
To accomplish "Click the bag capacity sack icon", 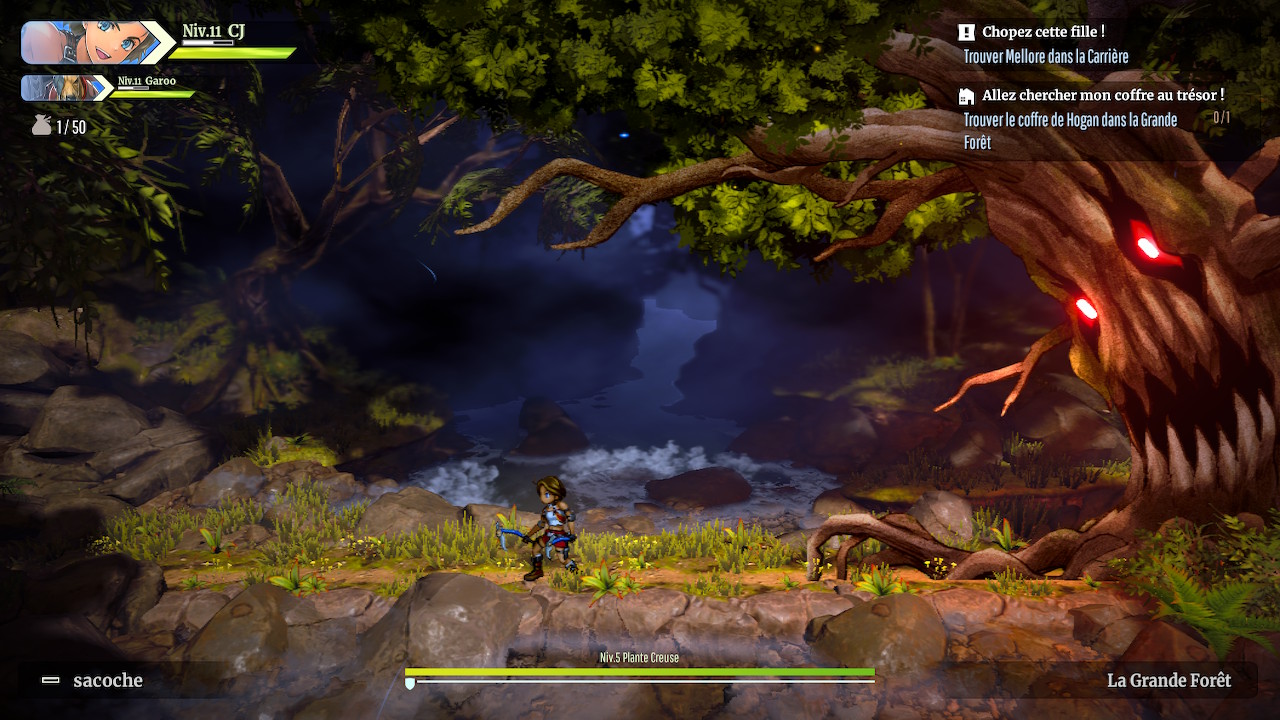I will 41,126.
